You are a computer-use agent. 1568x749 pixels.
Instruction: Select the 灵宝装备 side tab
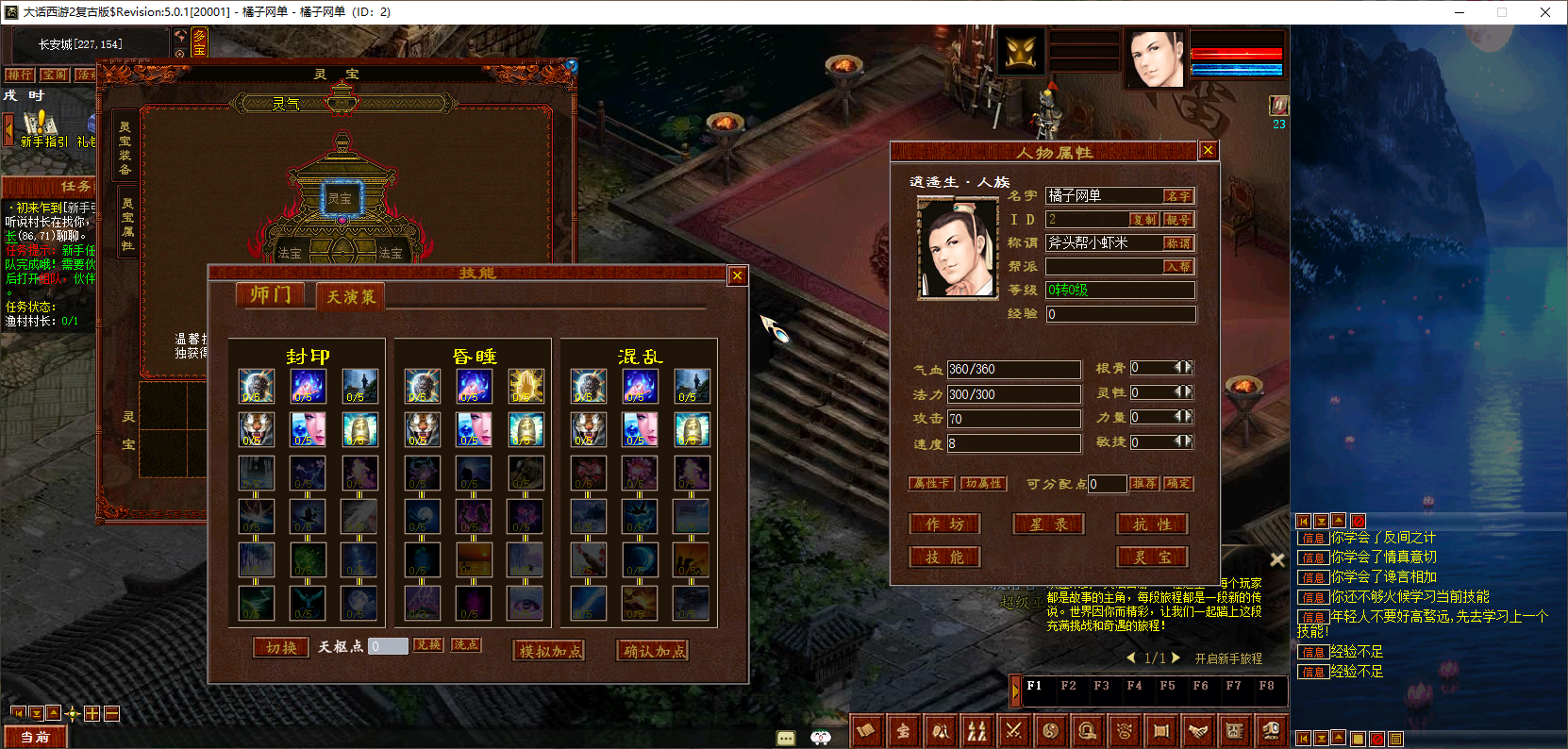pyautogui.click(x=125, y=148)
